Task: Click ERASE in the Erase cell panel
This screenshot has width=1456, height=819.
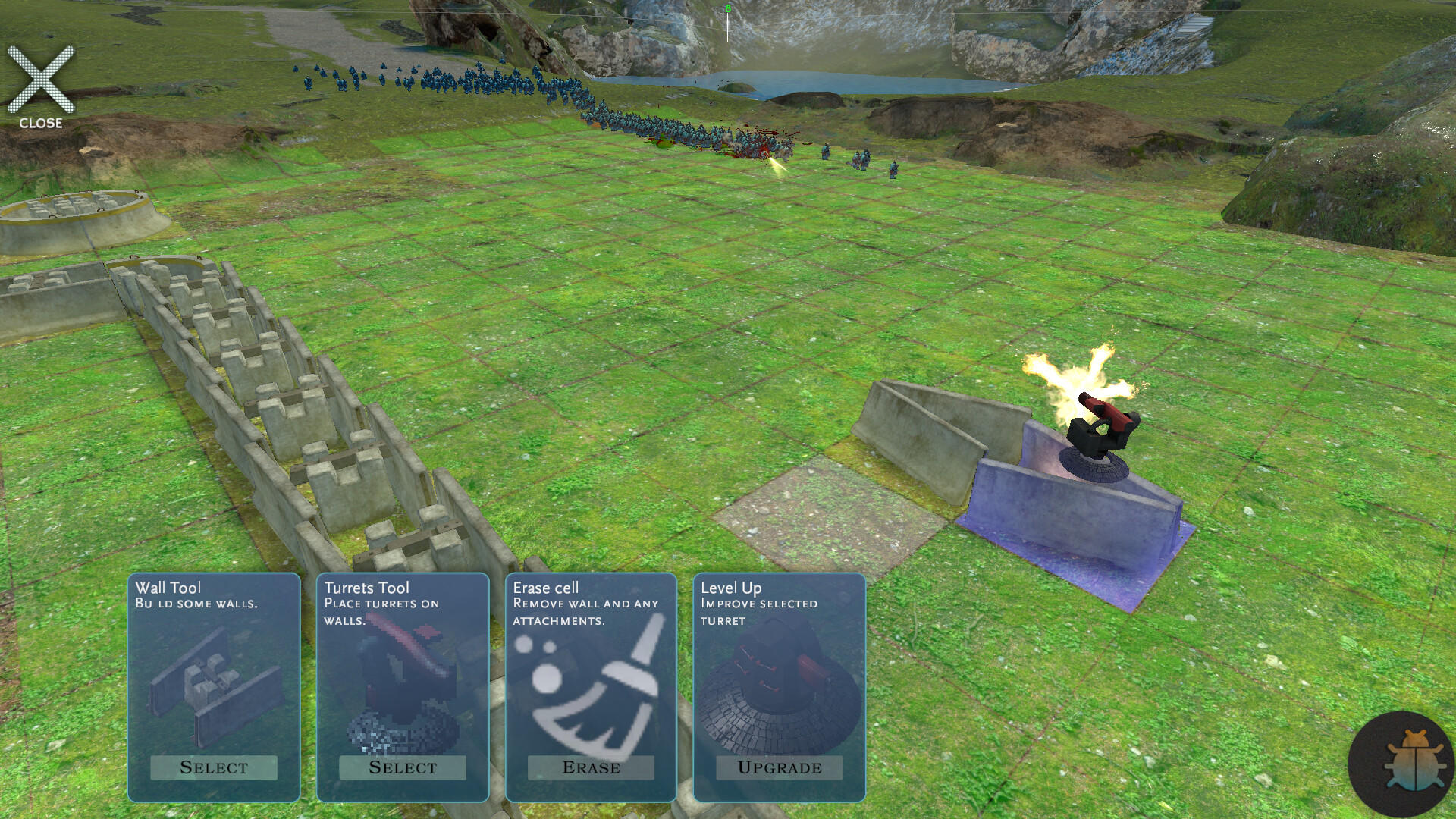Action: [x=593, y=767]
